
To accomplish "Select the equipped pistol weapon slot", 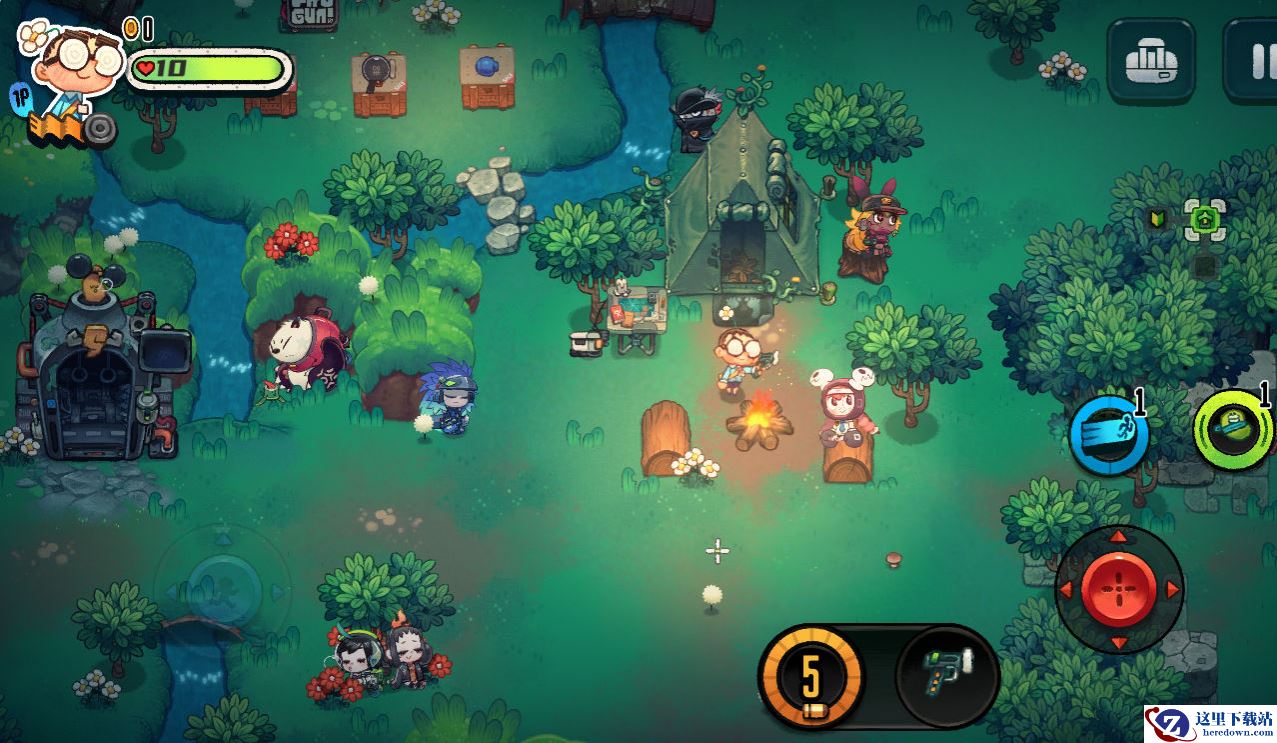I will click(946, 675).
